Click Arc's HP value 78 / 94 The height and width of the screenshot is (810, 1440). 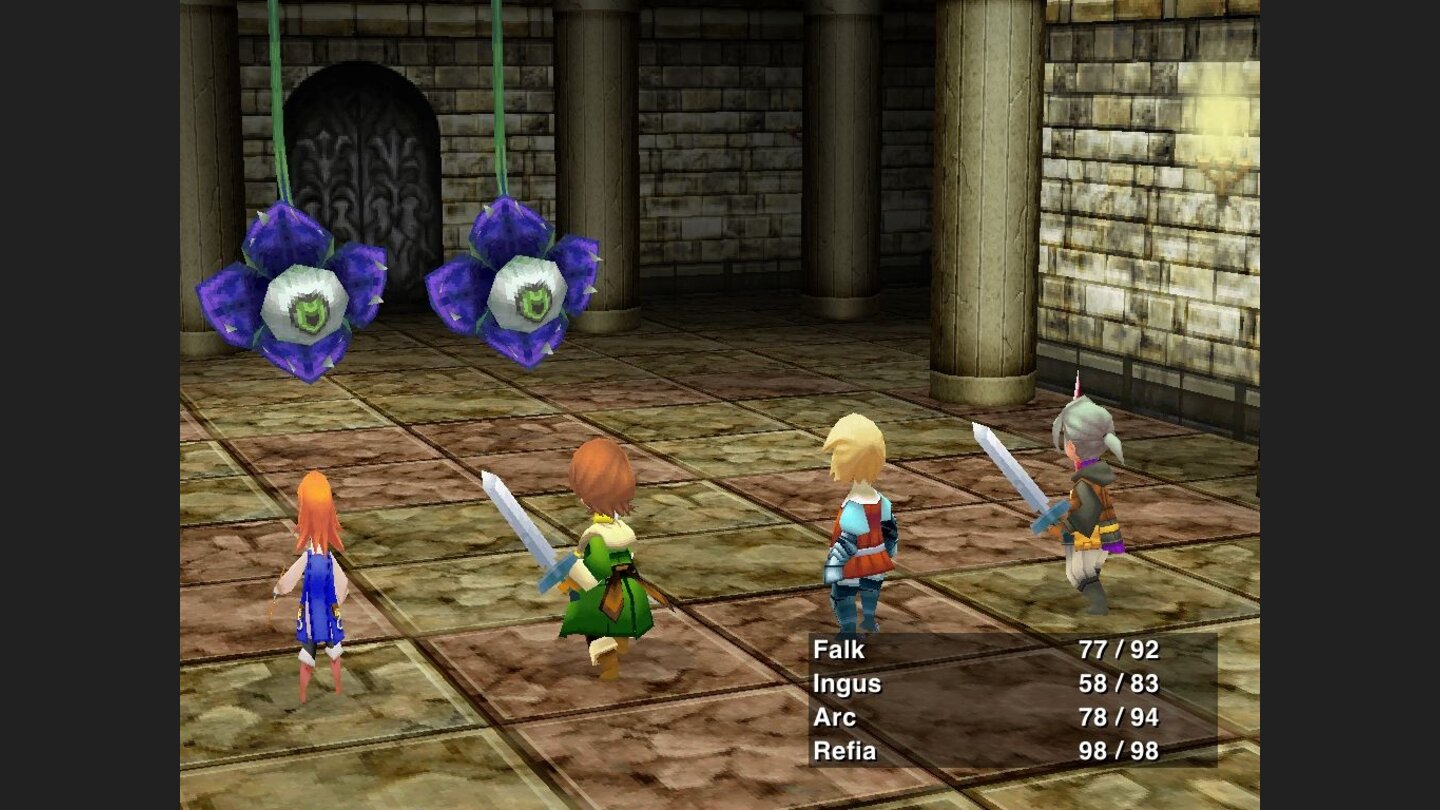click(1120, 717)
